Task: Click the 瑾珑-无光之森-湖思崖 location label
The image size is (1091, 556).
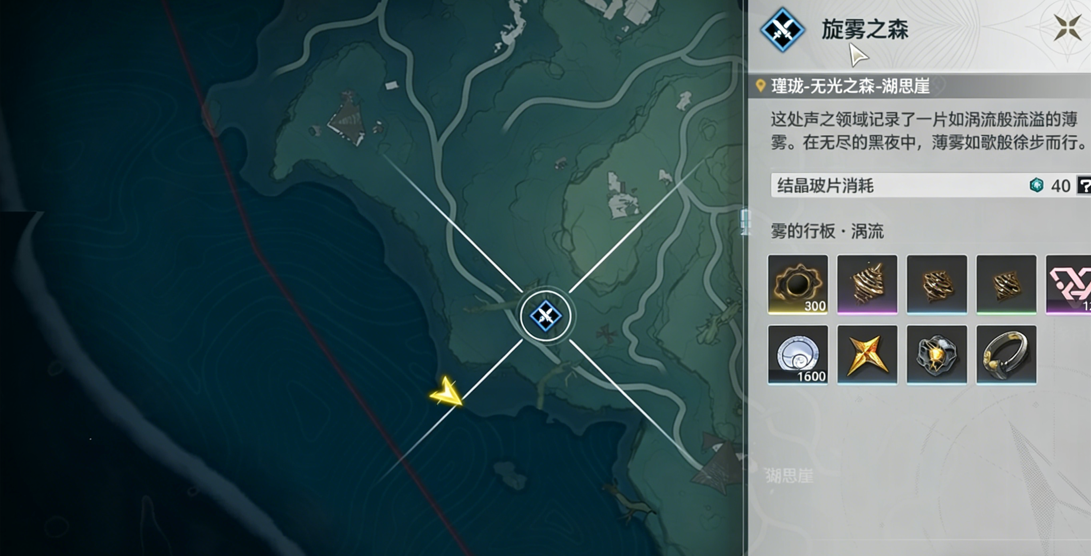Action: [850, 87]
